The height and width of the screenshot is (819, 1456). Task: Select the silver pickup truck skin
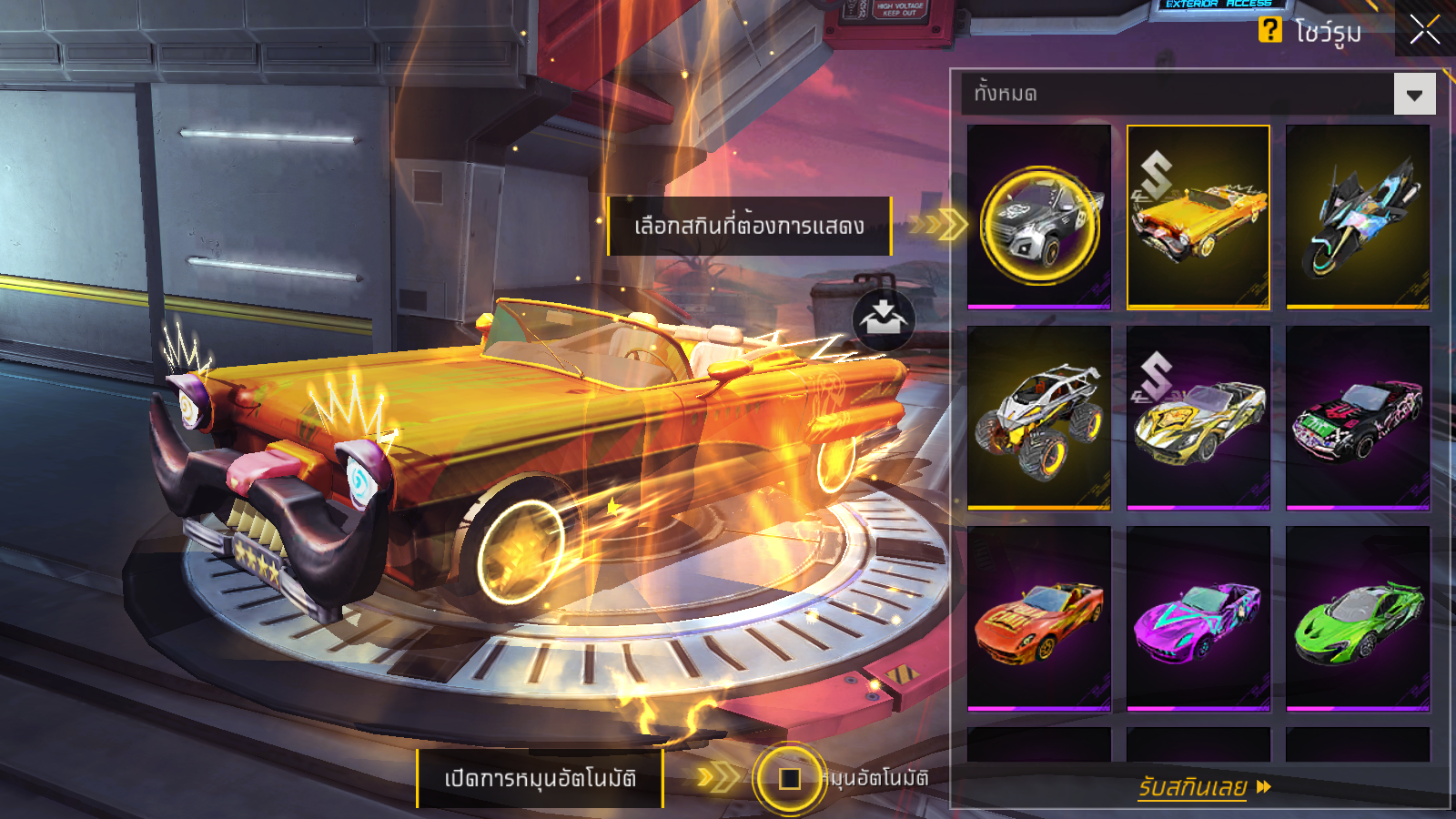[x=1039, y=218]
